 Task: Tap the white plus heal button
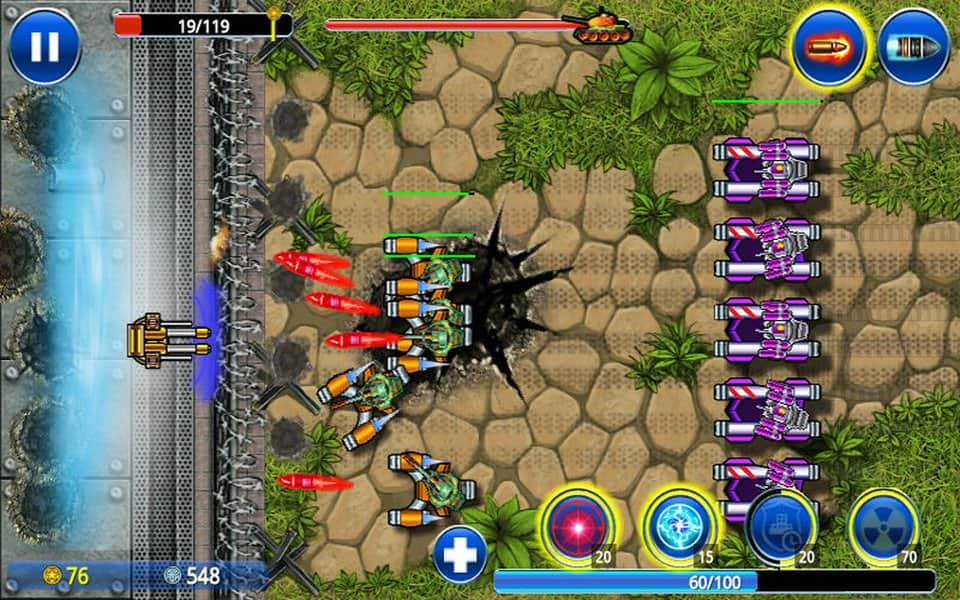[460, 554]
